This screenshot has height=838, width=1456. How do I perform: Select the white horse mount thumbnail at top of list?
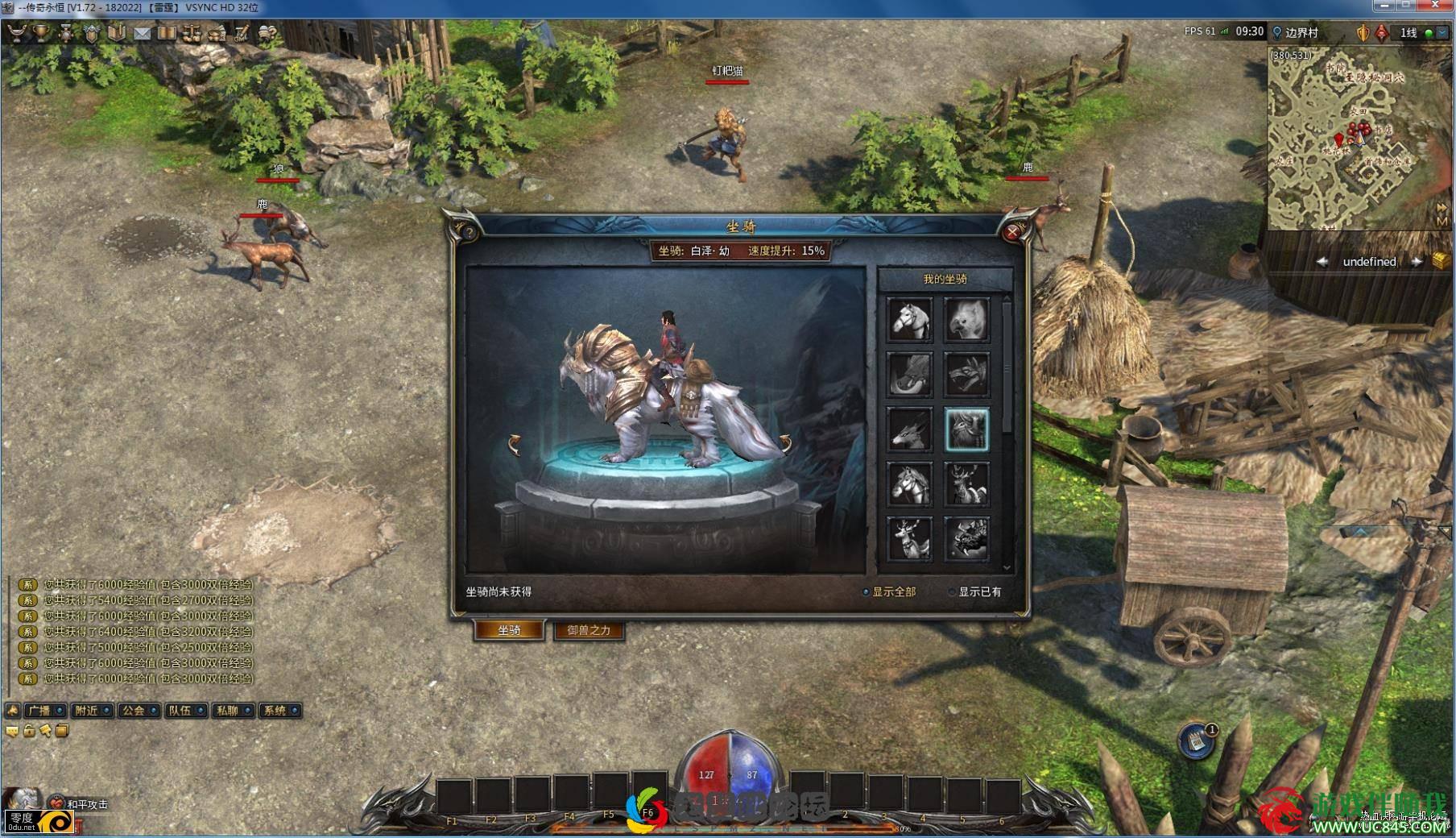(x=910, y=320)
